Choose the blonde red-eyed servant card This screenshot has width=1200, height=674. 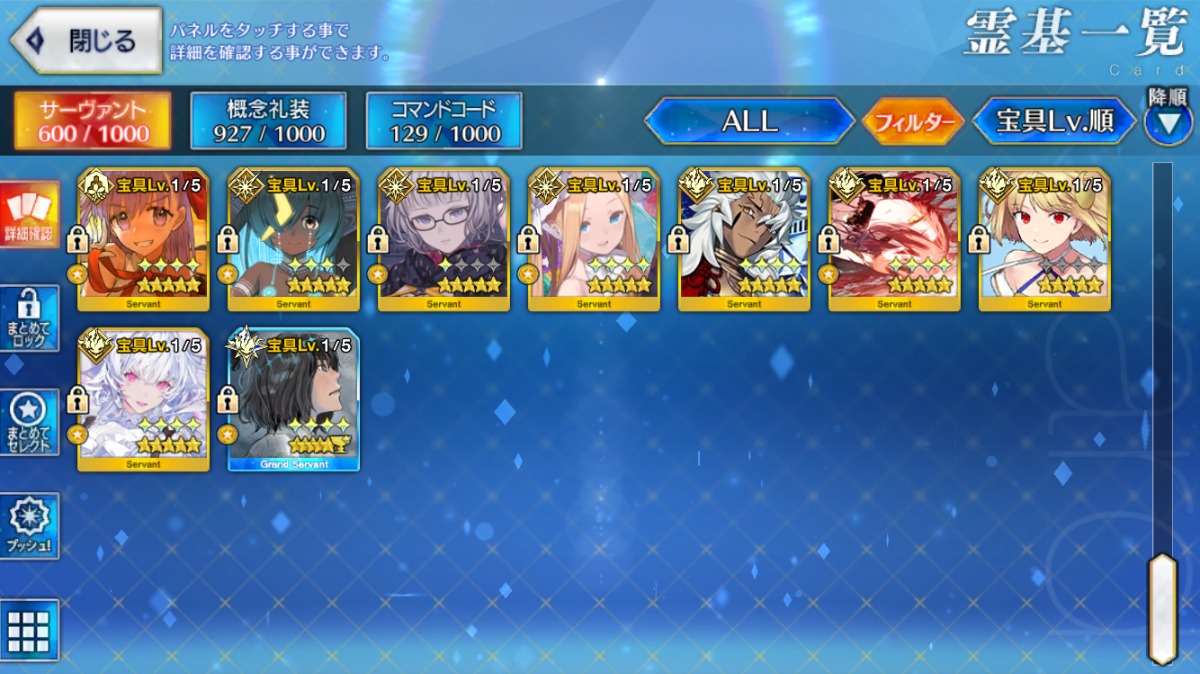1044,240
